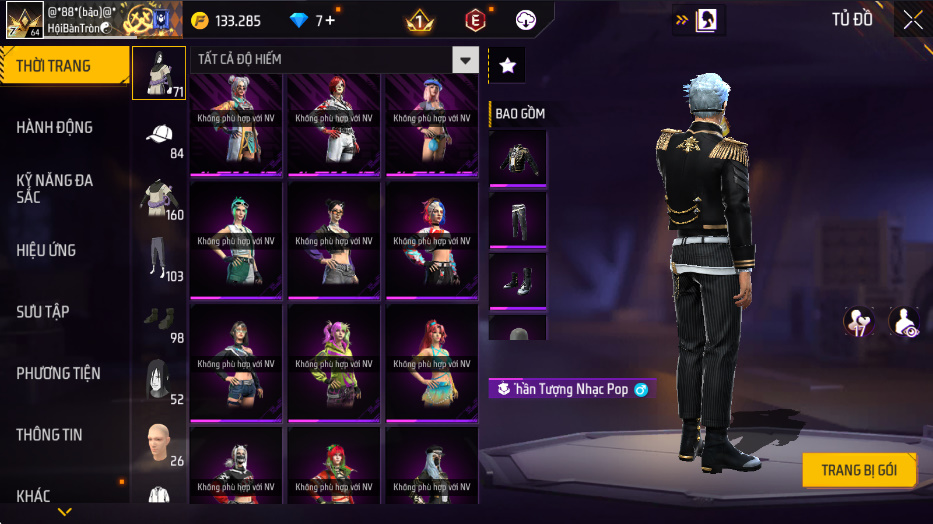The height and width of the screenshot is (524, 933).
Task: Equip the bundle with Trang Bị Gói
Action: click(x=859, y=470)
